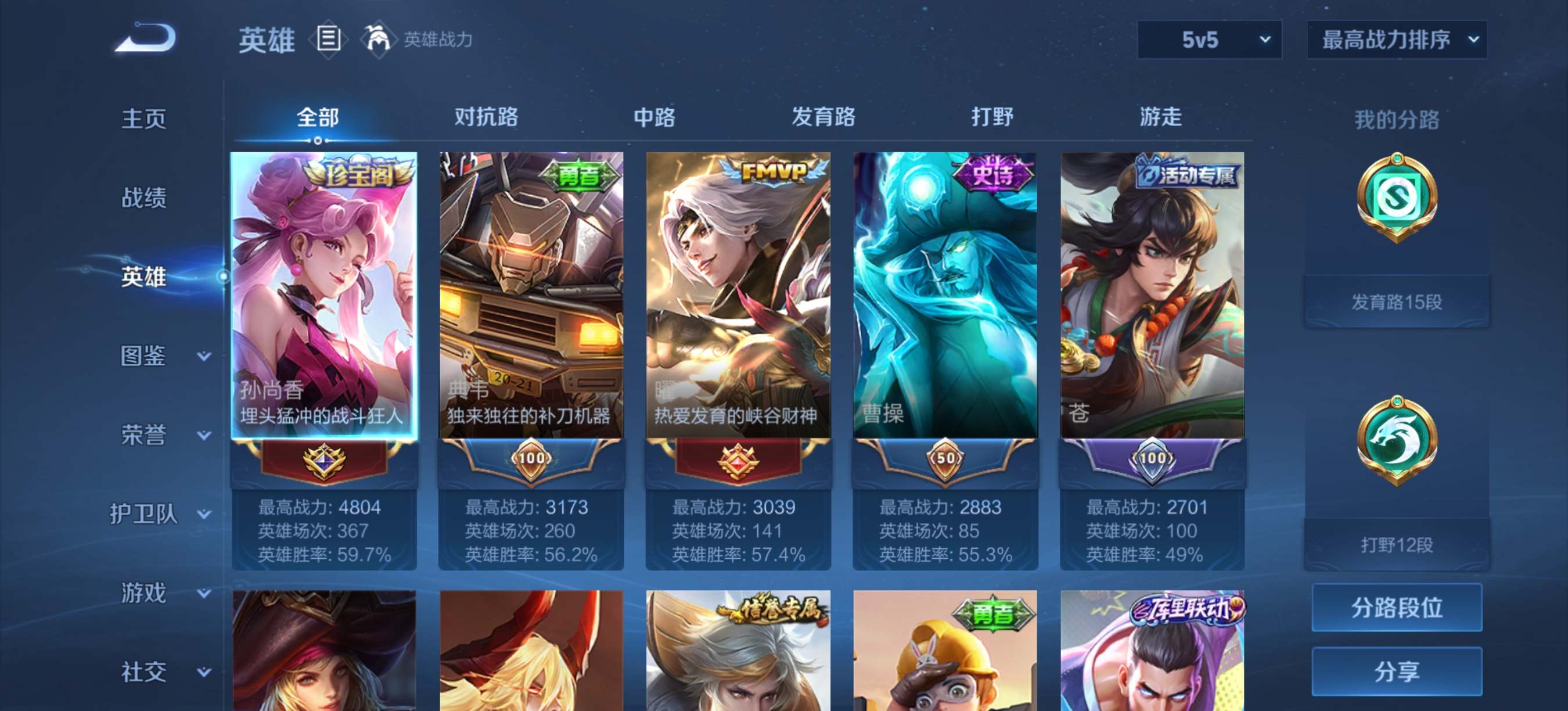This screenshot has width=1568, height=711.
Task: Click the 50 proficiency badge under 曹操
Action: (x=945, y=461)
